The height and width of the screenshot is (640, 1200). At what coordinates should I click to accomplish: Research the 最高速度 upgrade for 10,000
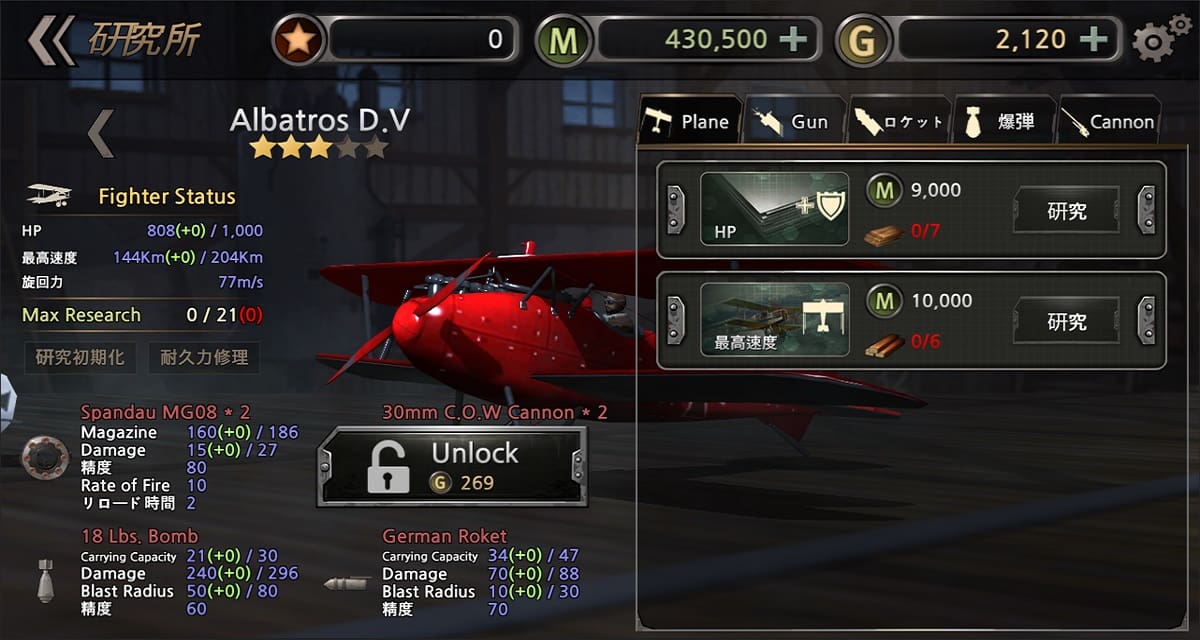(1067, 321)
